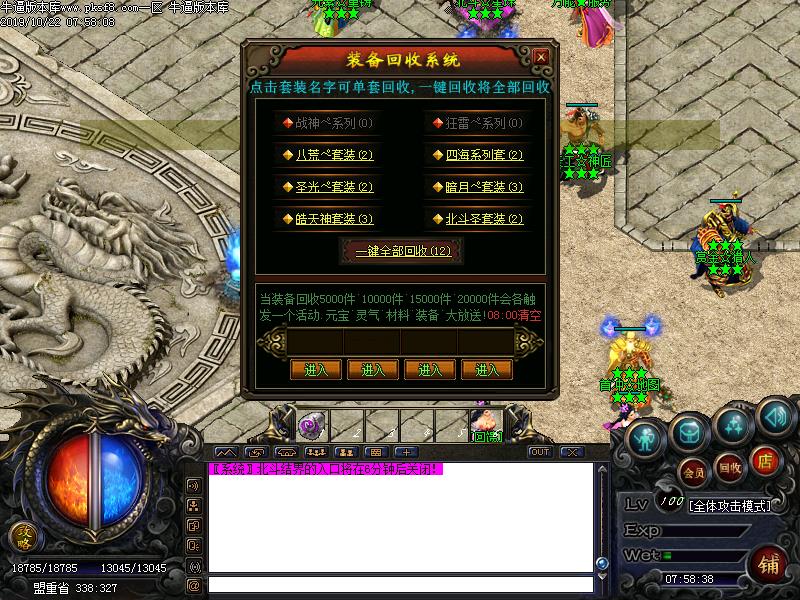
Task: Click the OUT button above chat
Action: (x=540, y=452)
